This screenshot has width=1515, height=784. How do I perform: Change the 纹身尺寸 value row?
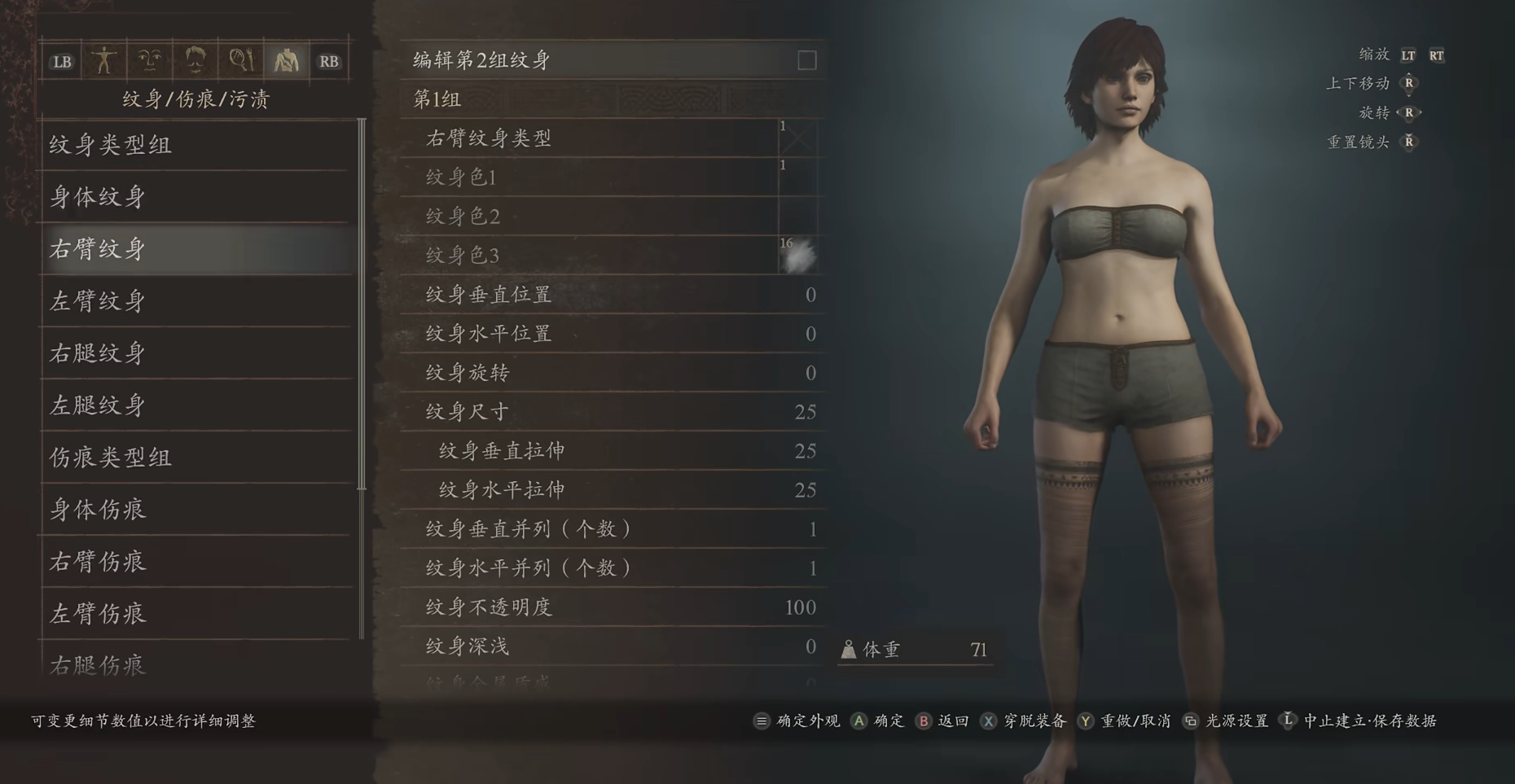613,412
